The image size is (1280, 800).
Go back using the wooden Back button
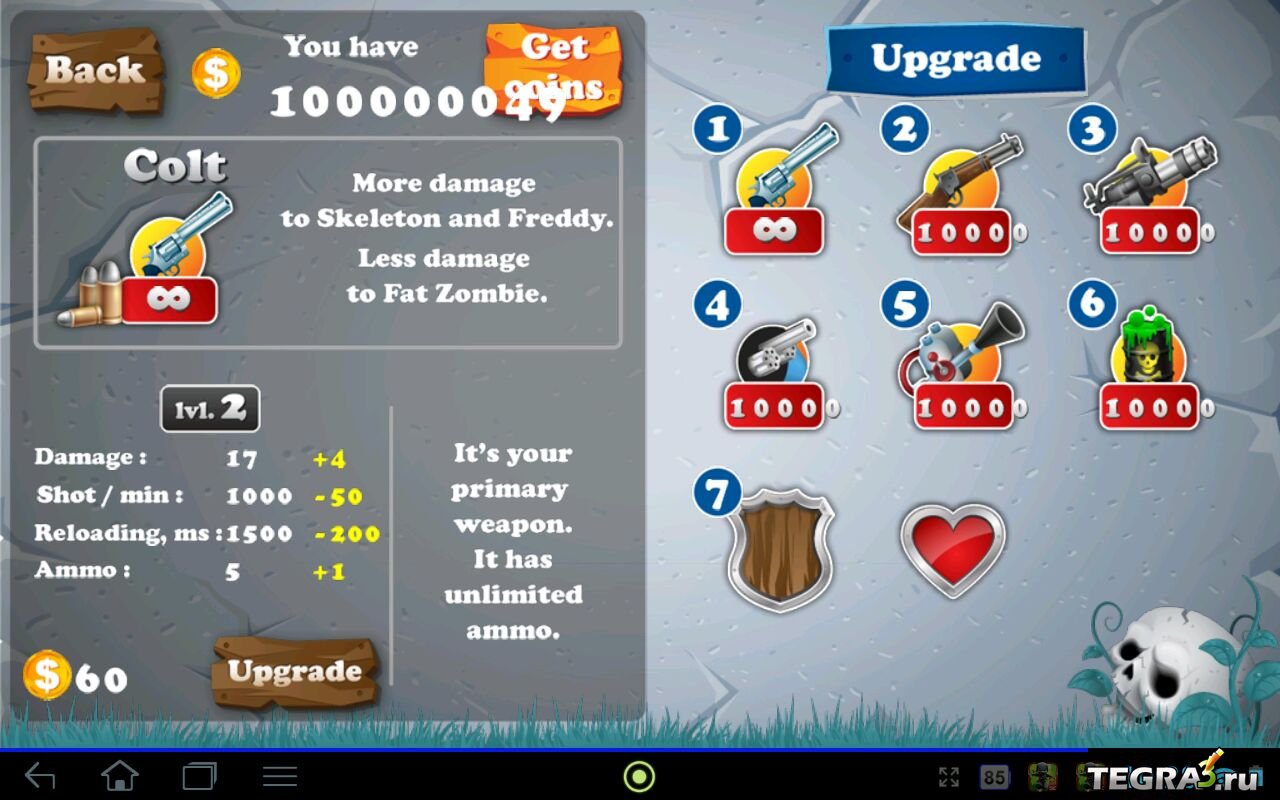pyautogui.click(x=94, y=70)
